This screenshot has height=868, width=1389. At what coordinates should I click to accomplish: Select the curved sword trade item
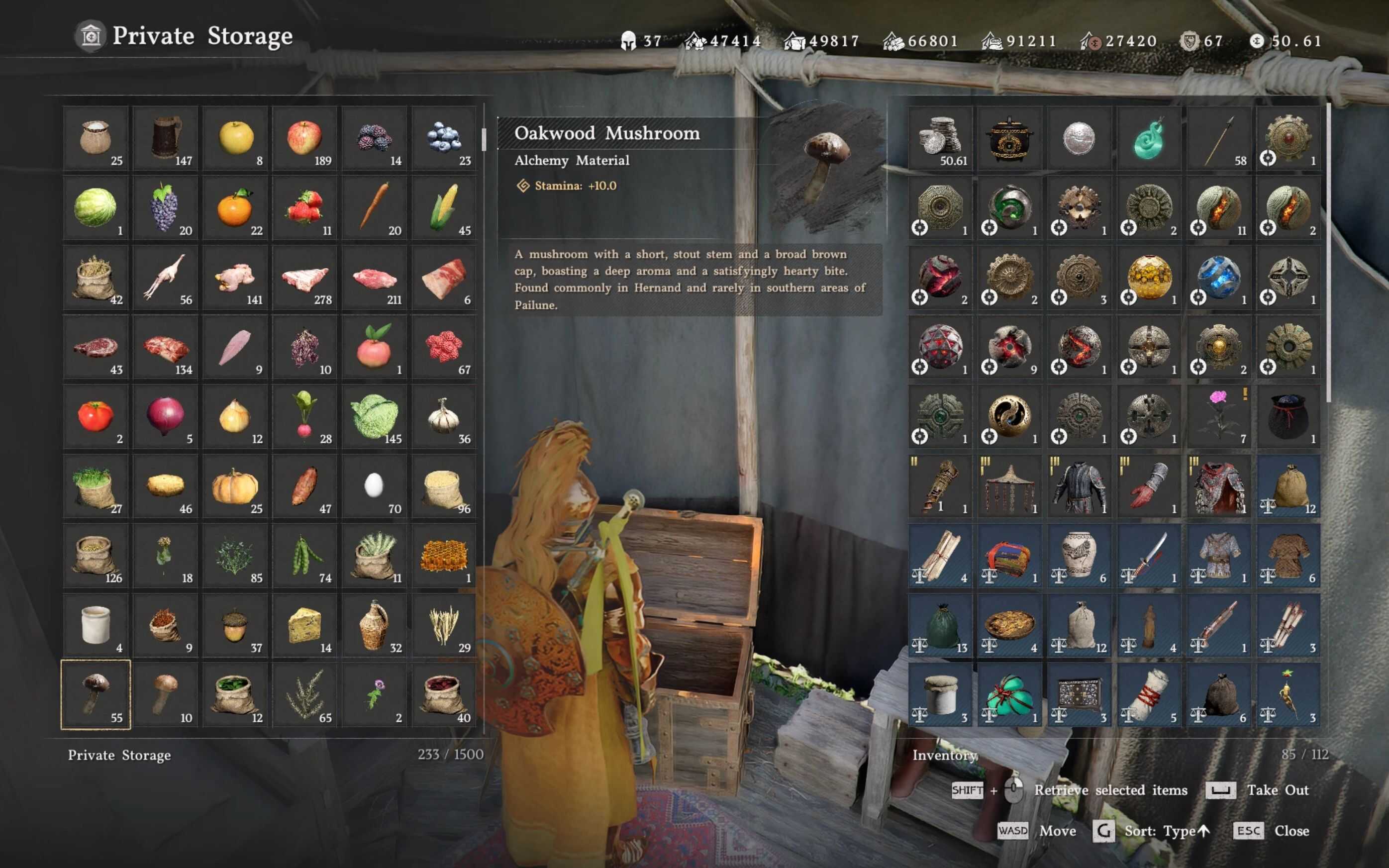point(1149,556)
